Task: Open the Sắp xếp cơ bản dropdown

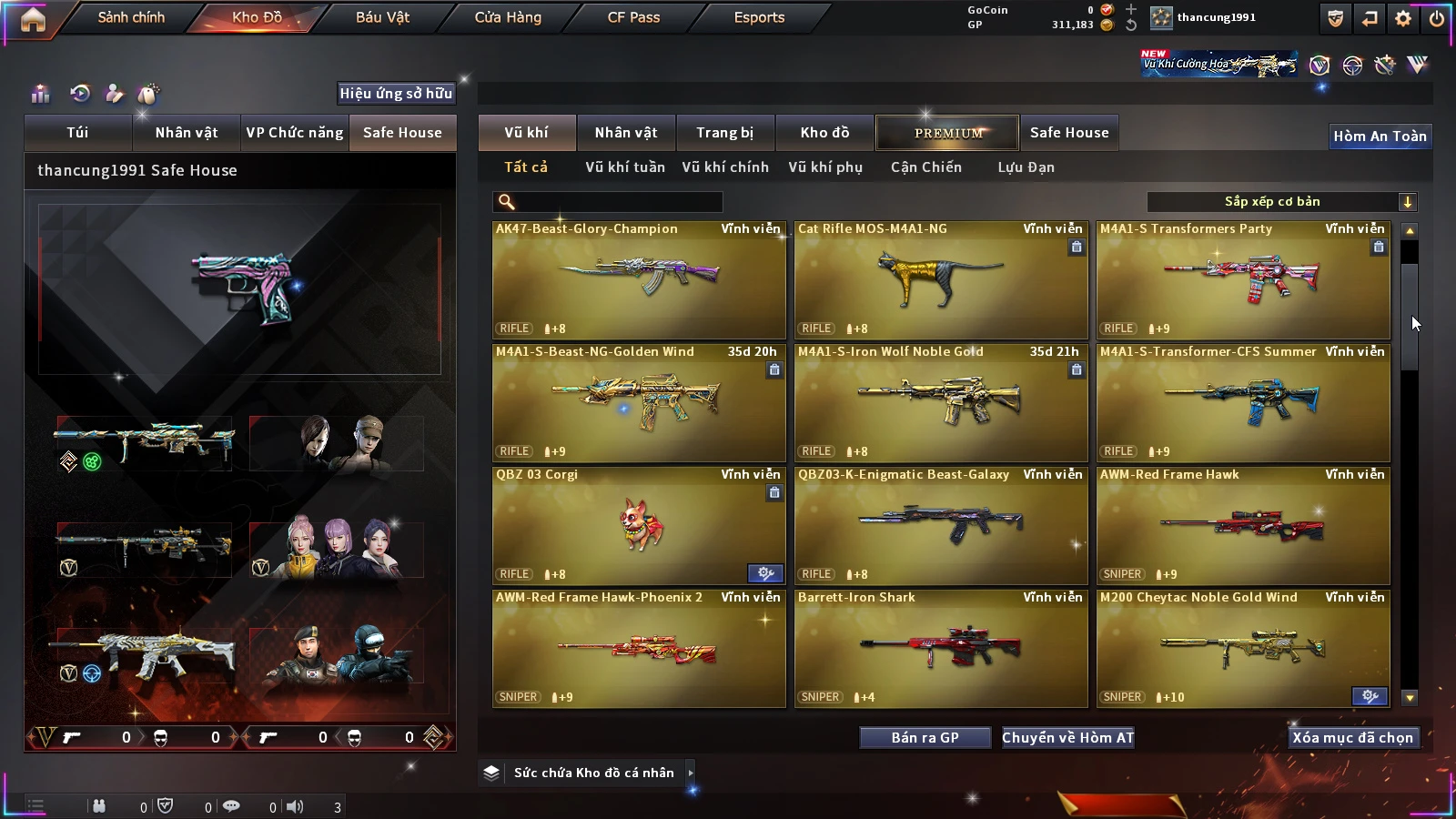Action: [1281, 202]
